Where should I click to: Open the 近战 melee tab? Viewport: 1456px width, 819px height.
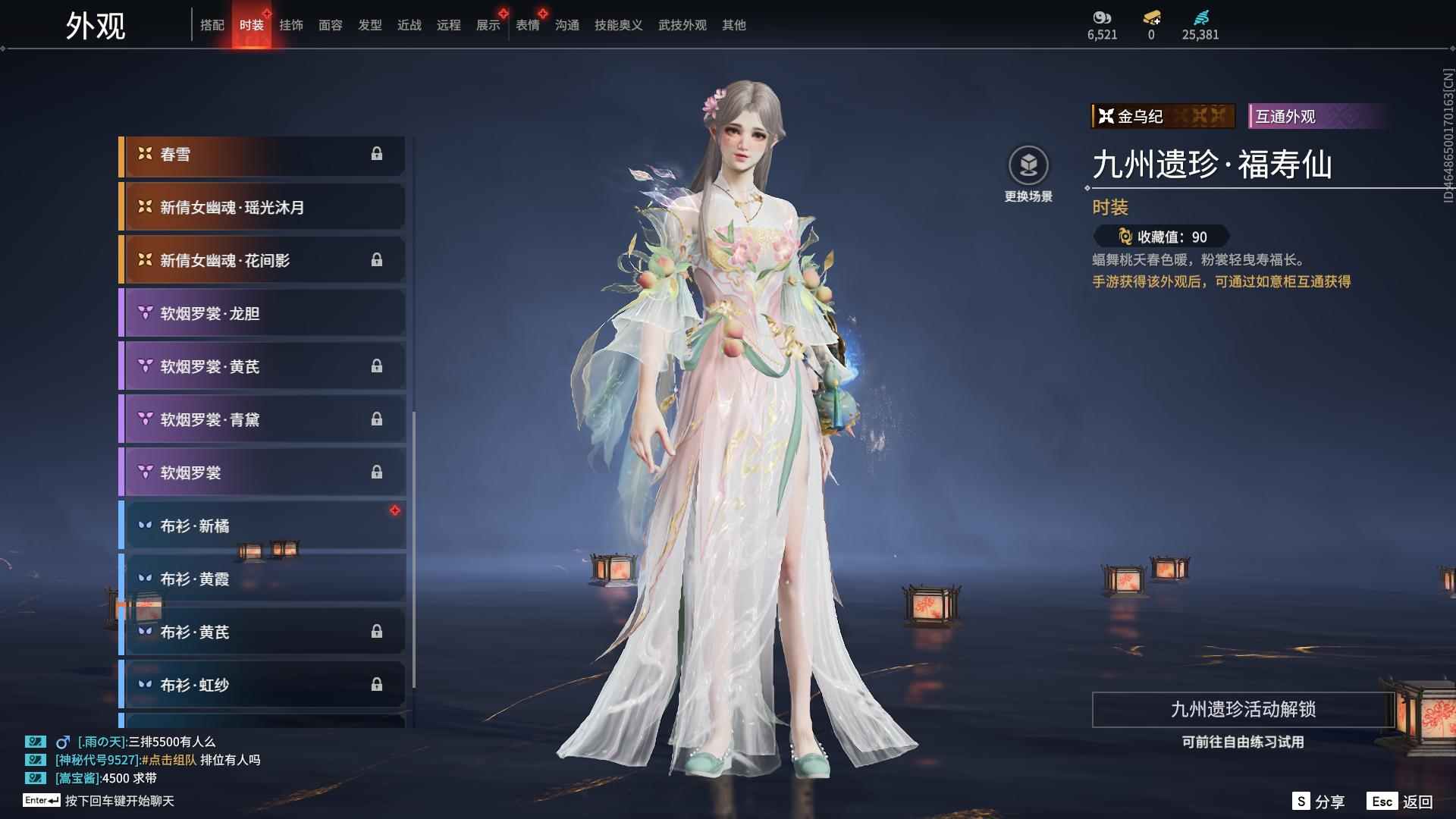pyautogui.click(x=409, y=25)
